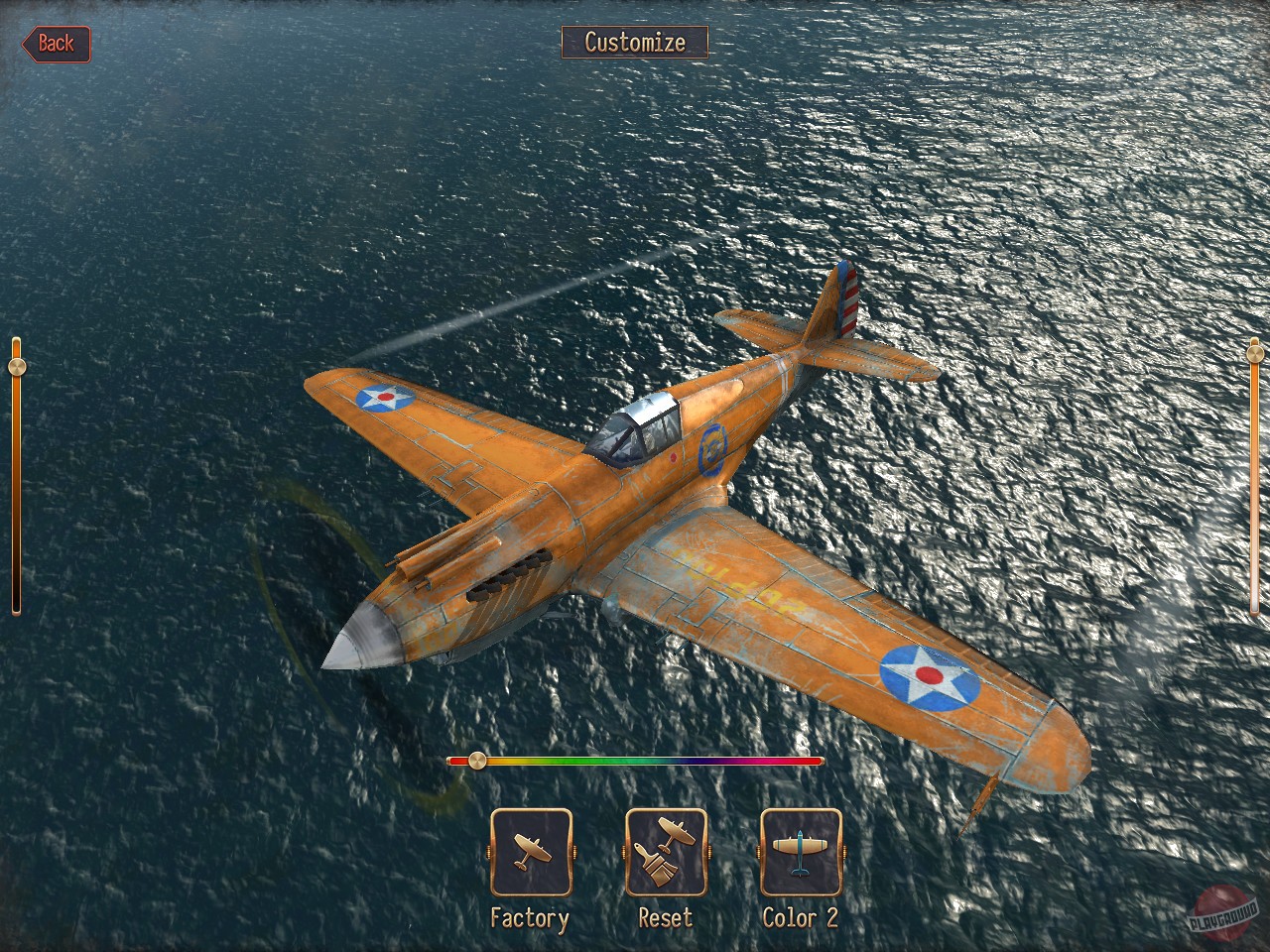This screenshot has height=952, width=1270.
Task: Click the Reset label under the brush
Action: click(666, 918)
